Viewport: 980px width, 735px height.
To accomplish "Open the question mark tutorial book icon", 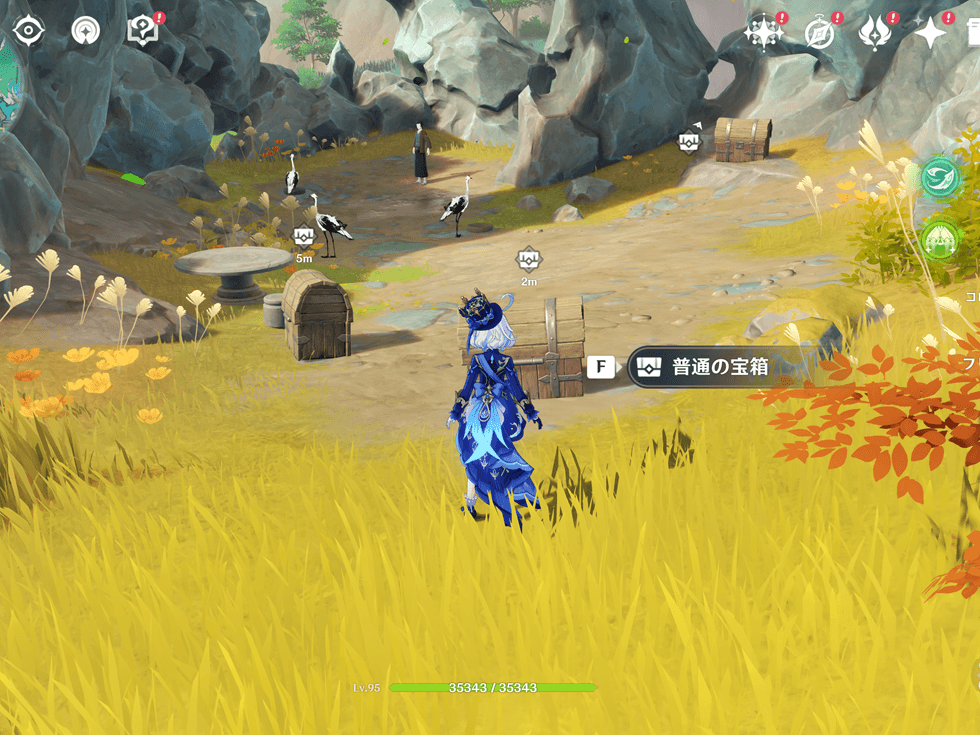I will click(143, 31).
